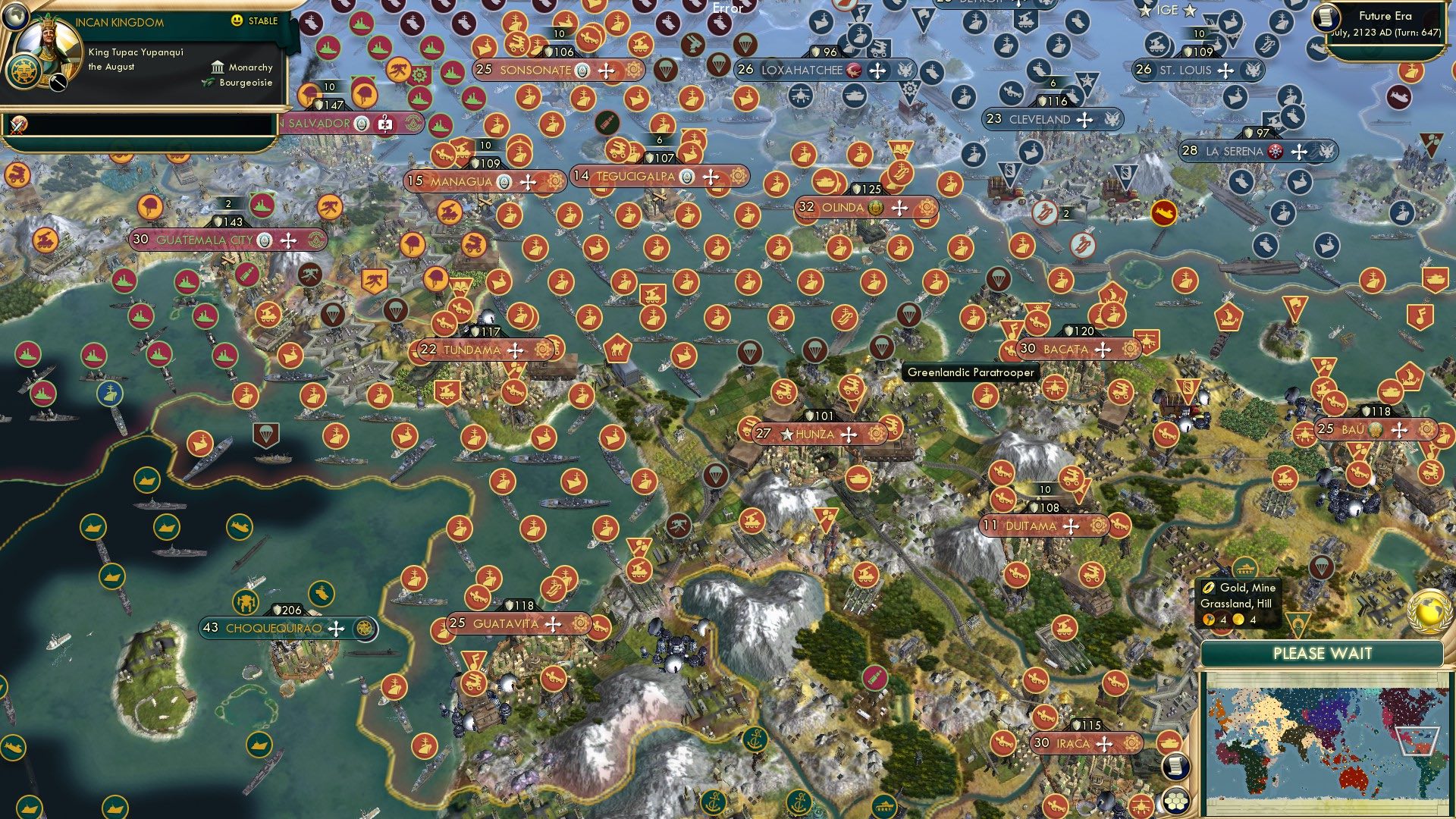1456x819 pixels.
Task: Click the world globe icon above the leader panel
Action: tap(16, 17)
